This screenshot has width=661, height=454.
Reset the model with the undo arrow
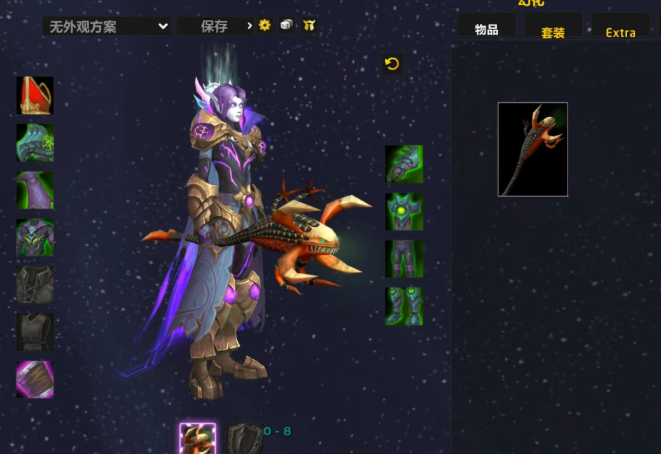pyautogui.click(x=392, y=64)
